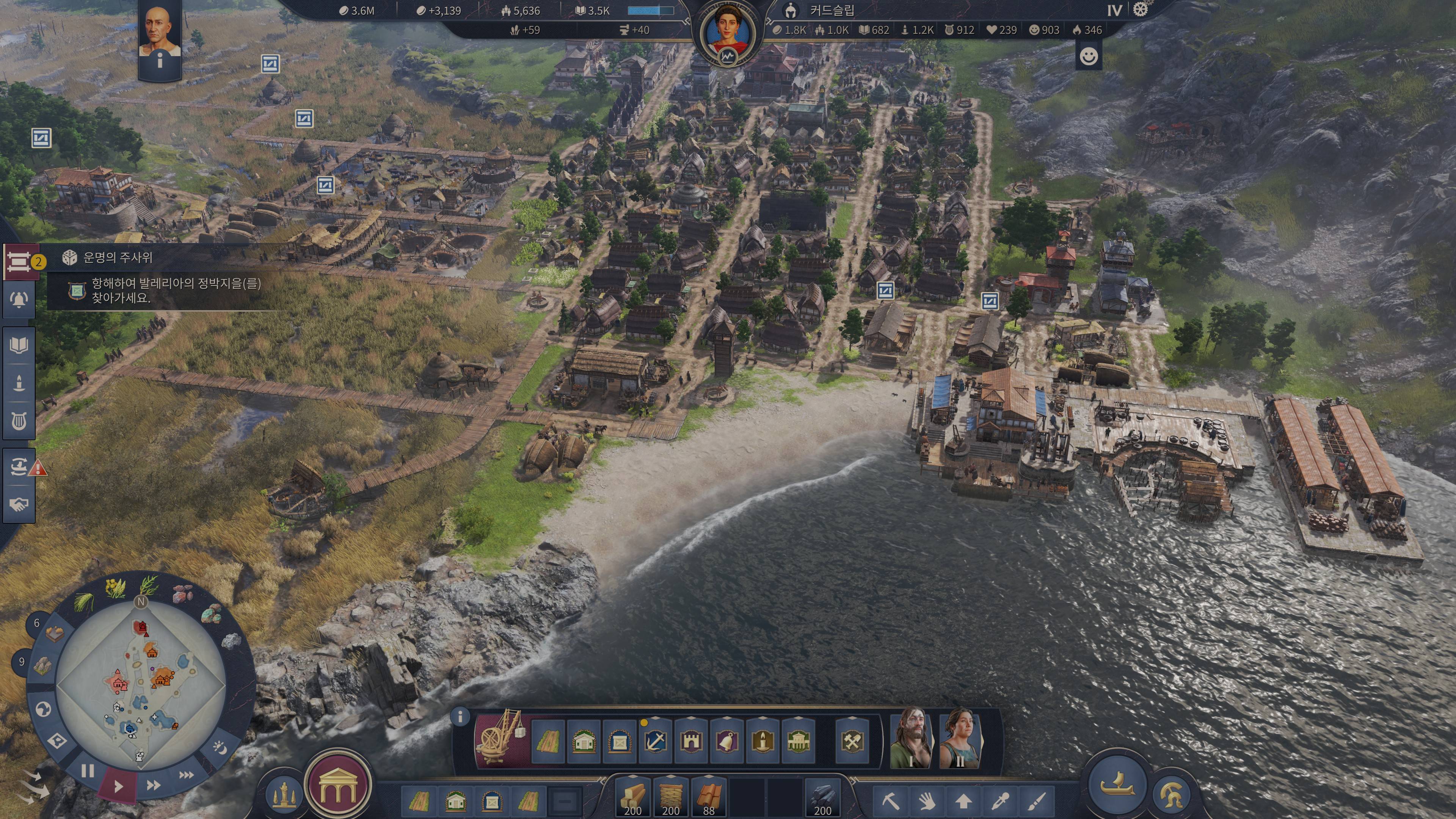Set game speed to triple fast-forward
Viewport: 1456px width, 819px height.
(186, 775)
